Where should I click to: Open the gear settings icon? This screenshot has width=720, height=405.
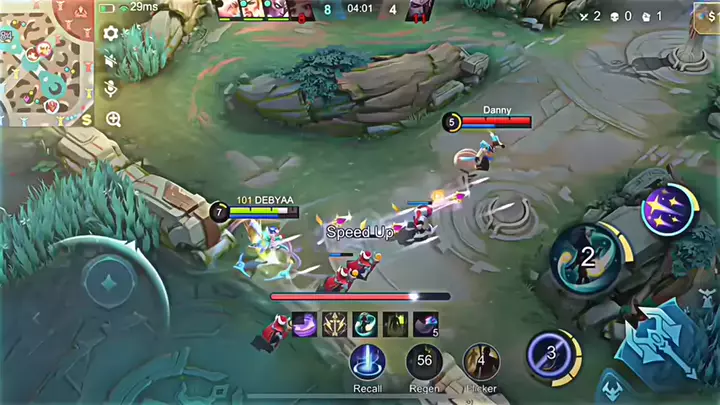(111, 34)
